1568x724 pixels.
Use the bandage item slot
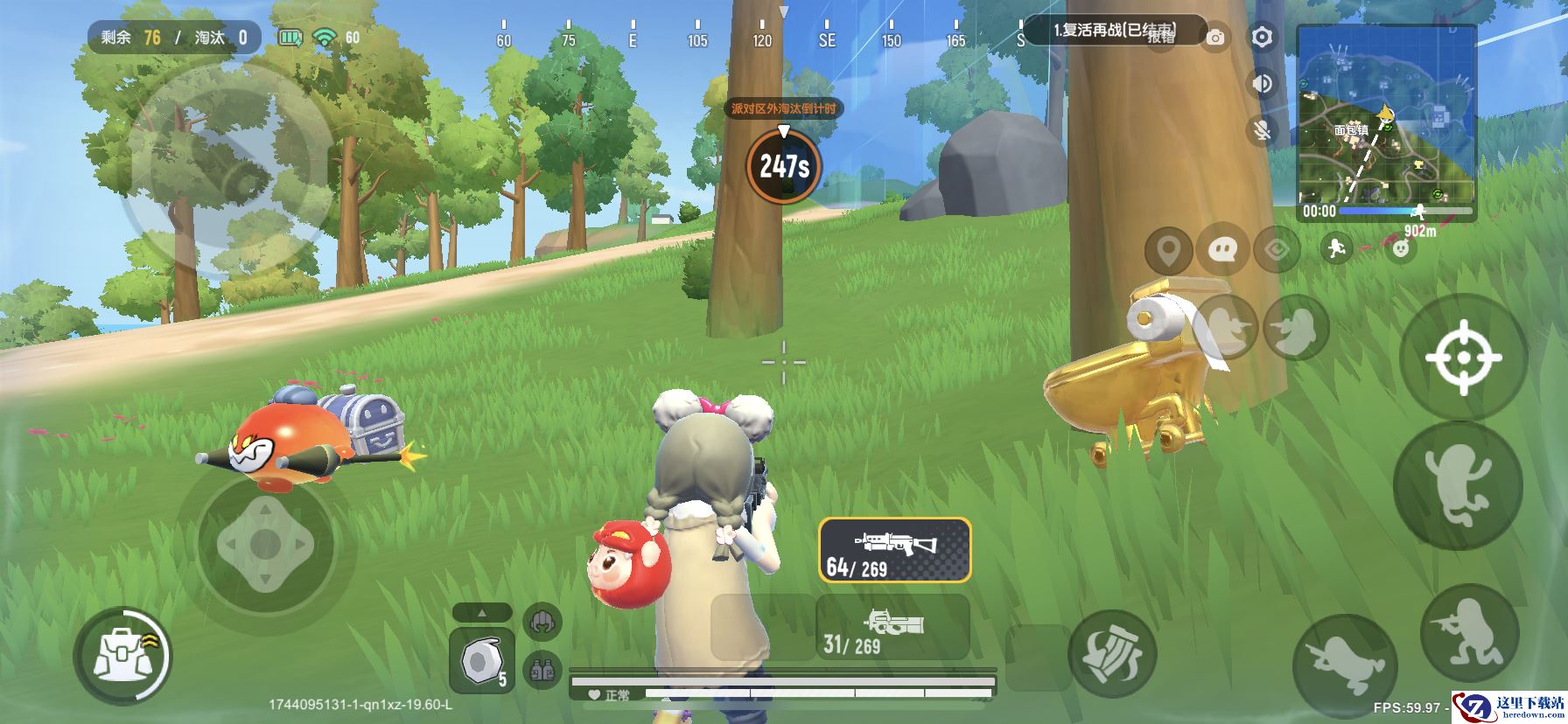(481, 661)
